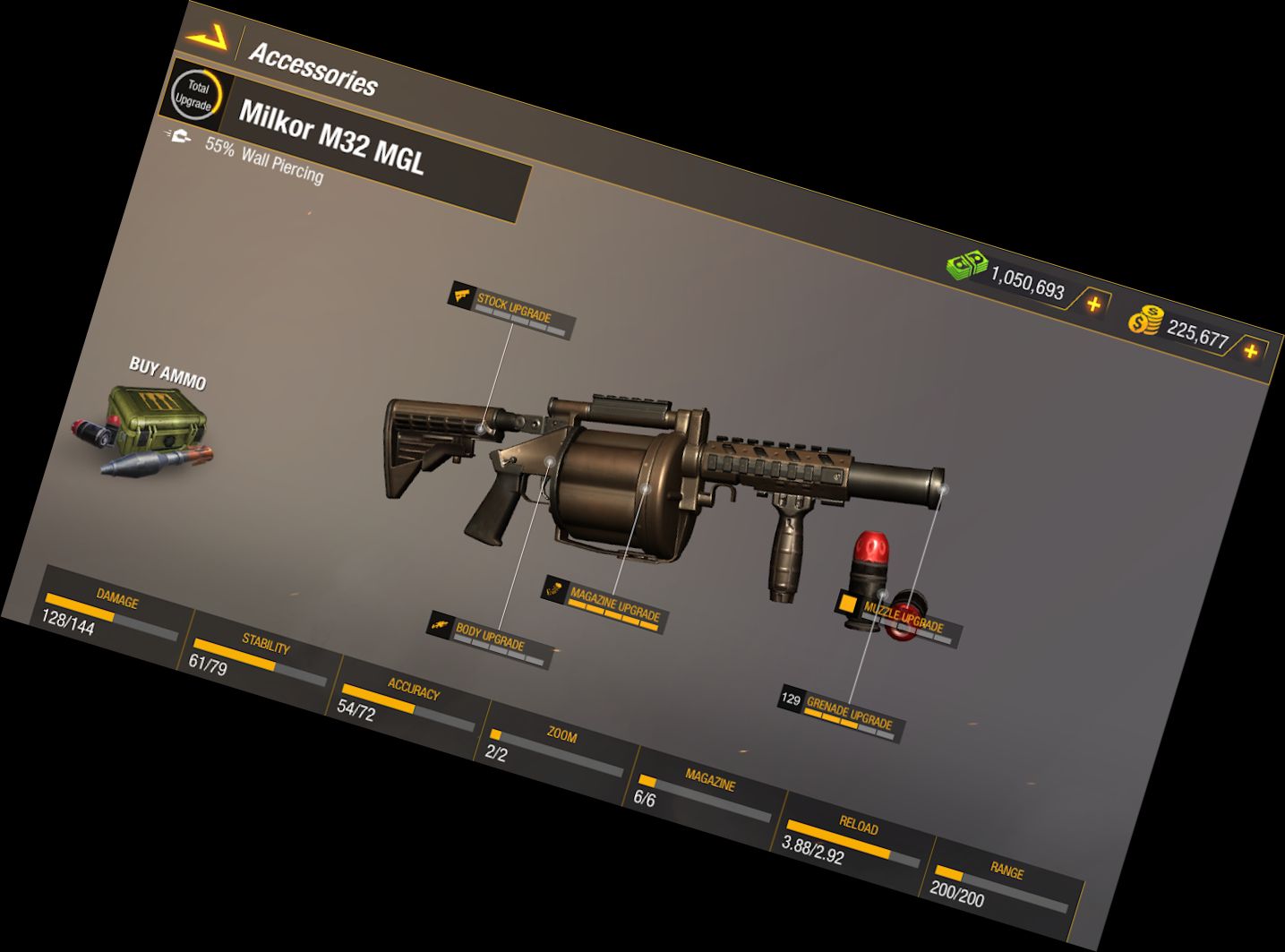Select the Body Upgrade label

point(489,639)
